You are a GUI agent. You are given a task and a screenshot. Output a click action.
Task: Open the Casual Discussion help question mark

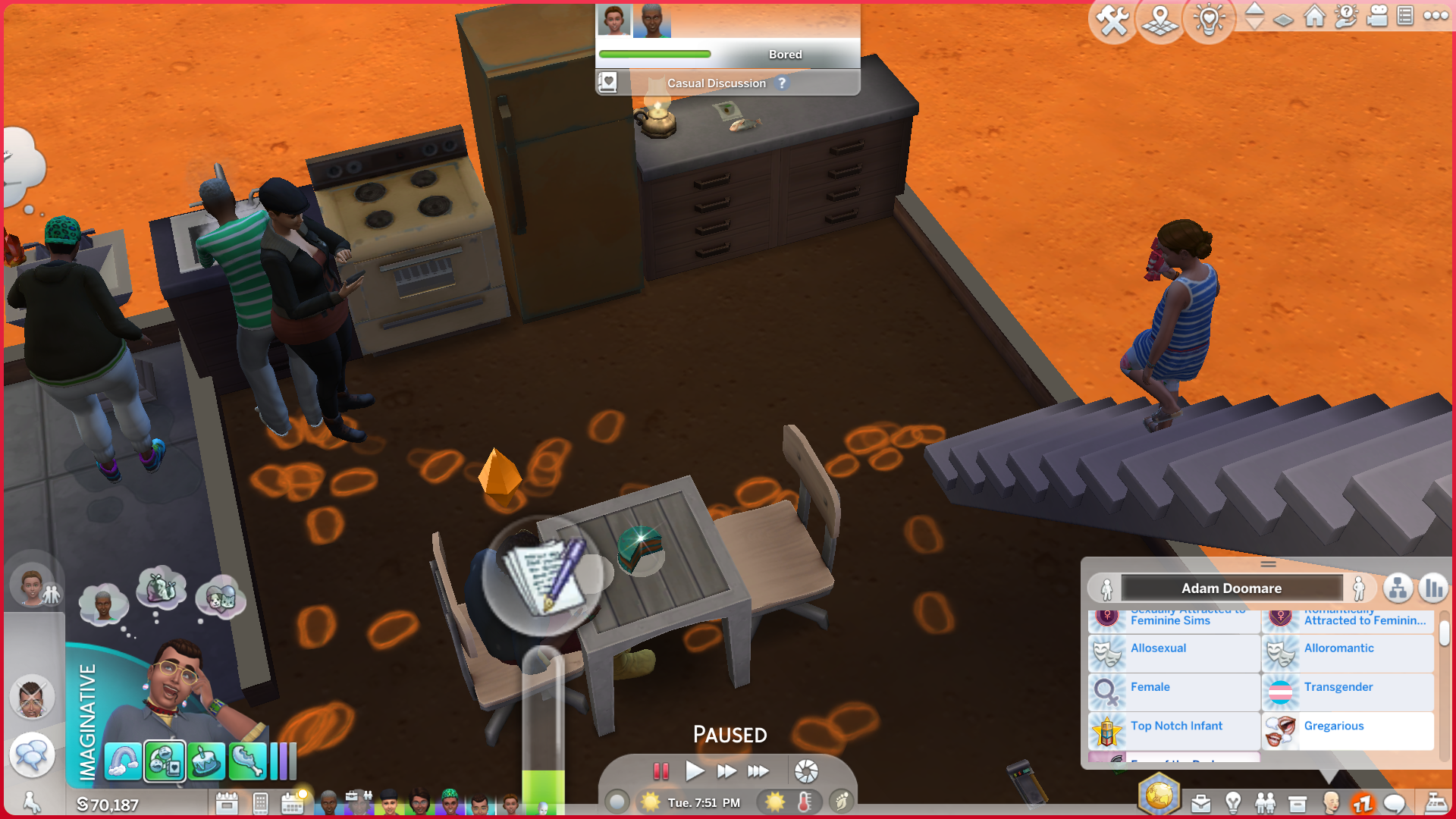click(x=782, y=83)
